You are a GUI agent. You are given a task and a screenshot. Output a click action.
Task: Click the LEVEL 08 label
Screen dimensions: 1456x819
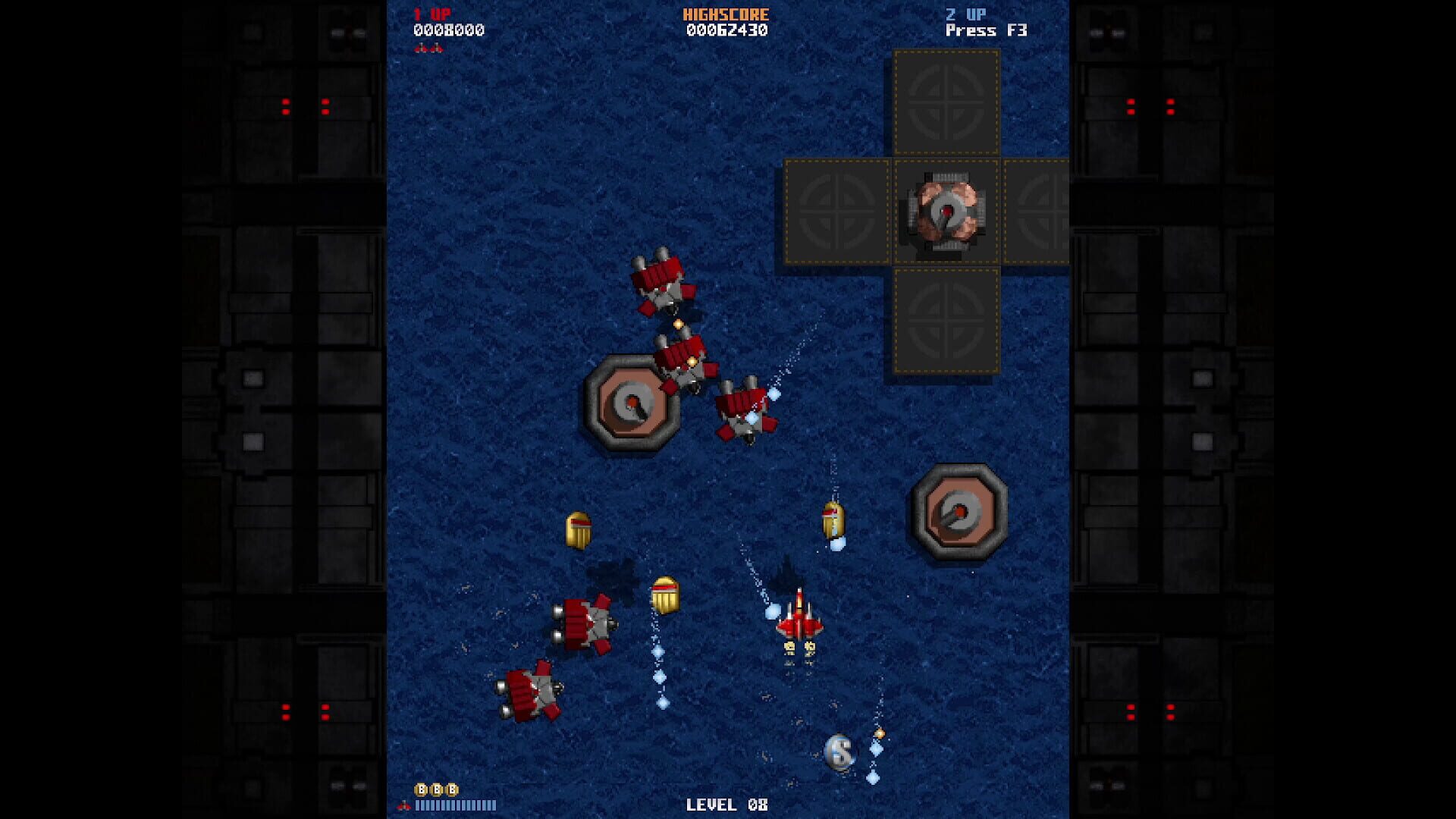(x=726, y=805)
